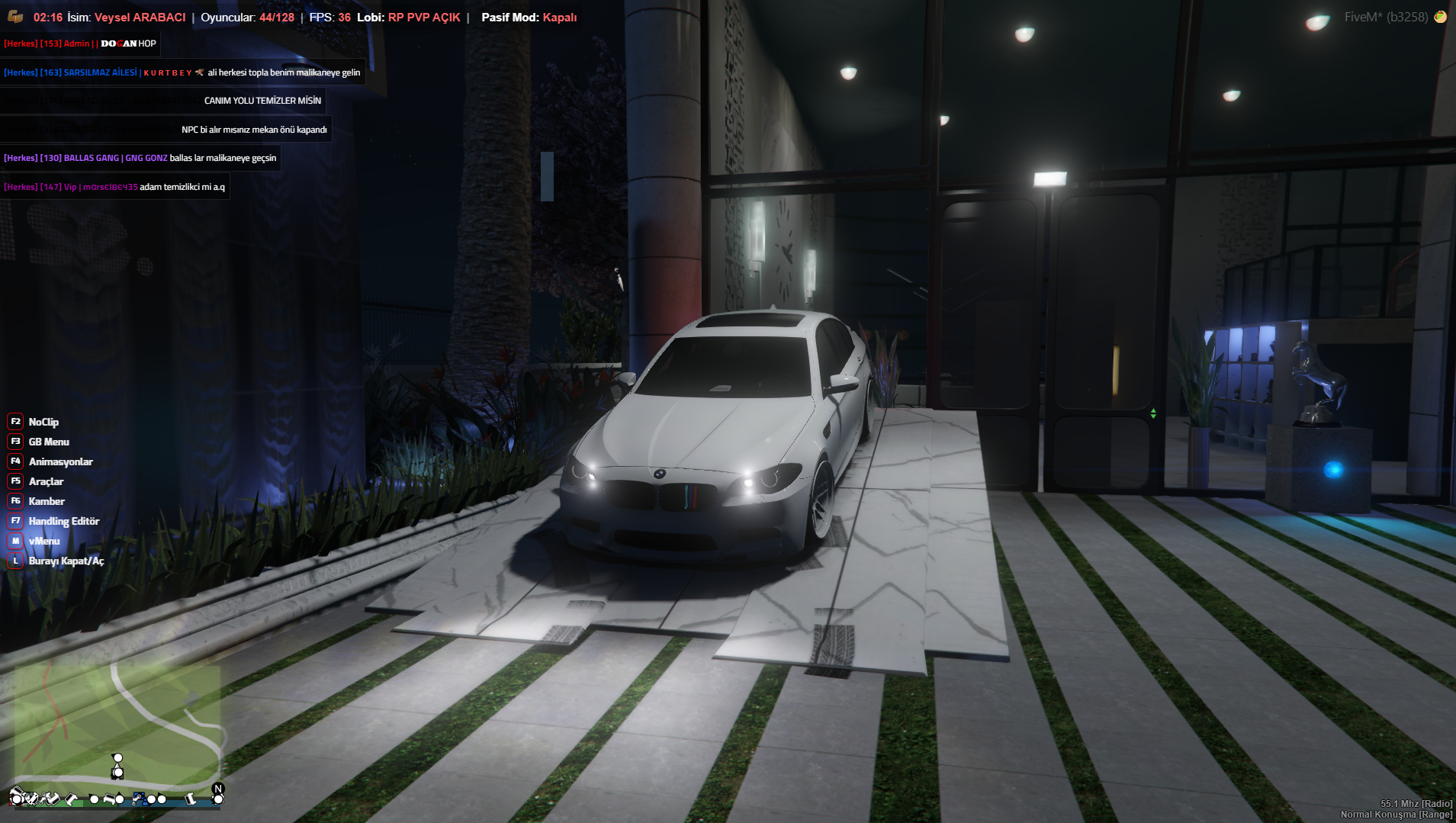Click the "CANIM YOLU TEMİZLER MİSİN" chat line
The width and height of the screenshot is (1456, 823).
[262, 101]
